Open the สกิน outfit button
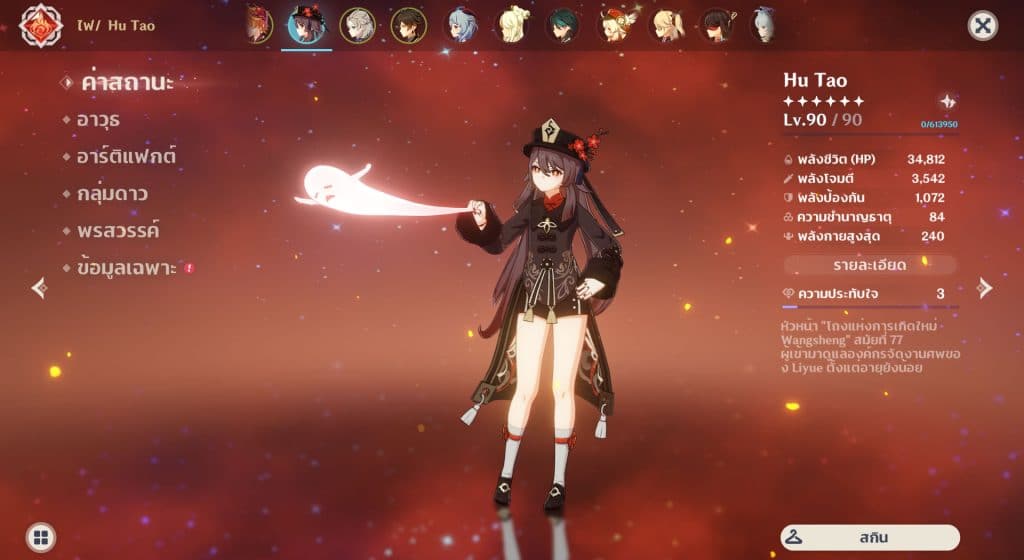This screenshot has height=560, width=1024. 869,537
